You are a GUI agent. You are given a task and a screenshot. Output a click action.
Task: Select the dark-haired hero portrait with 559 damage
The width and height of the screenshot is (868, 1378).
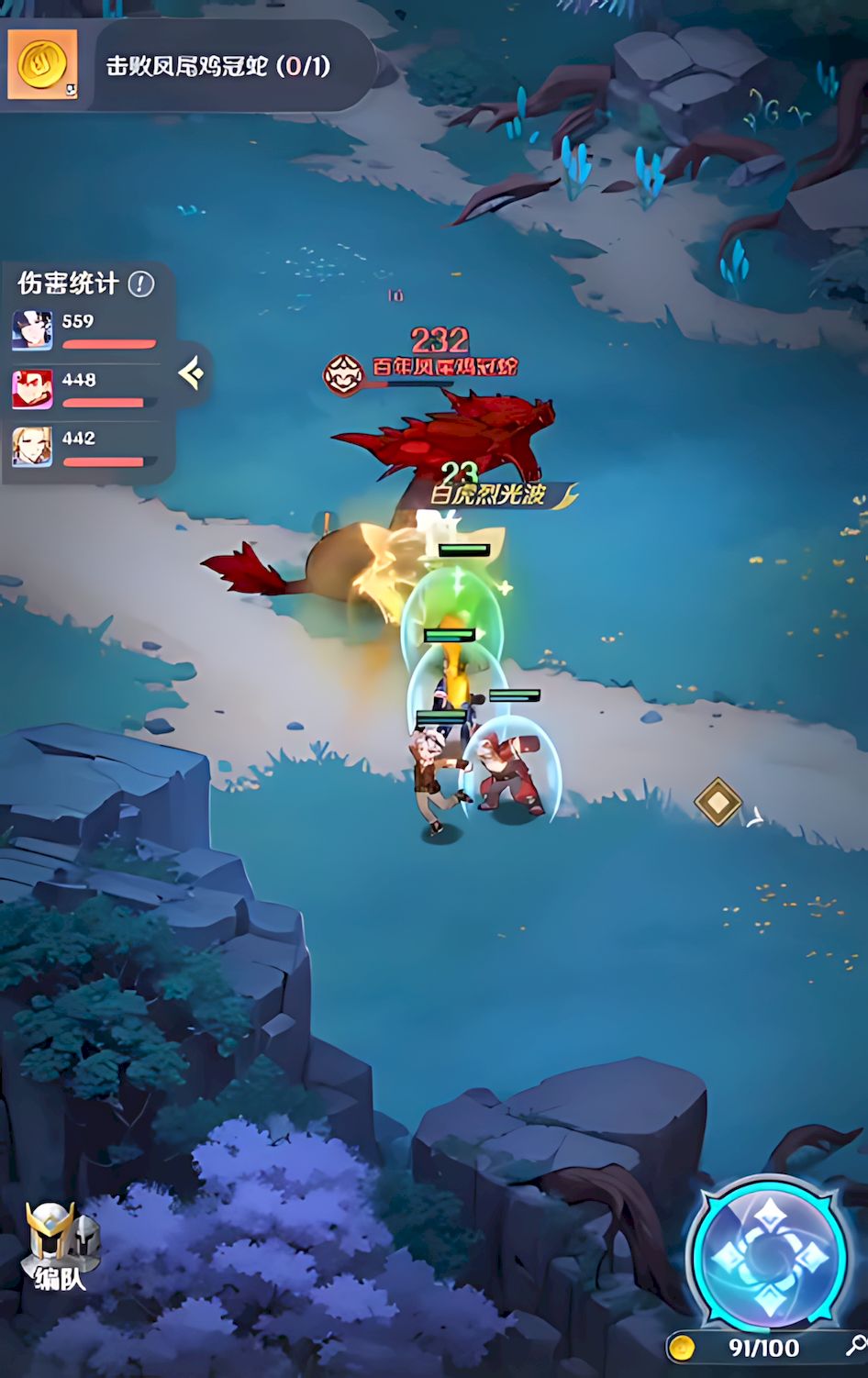32,330
